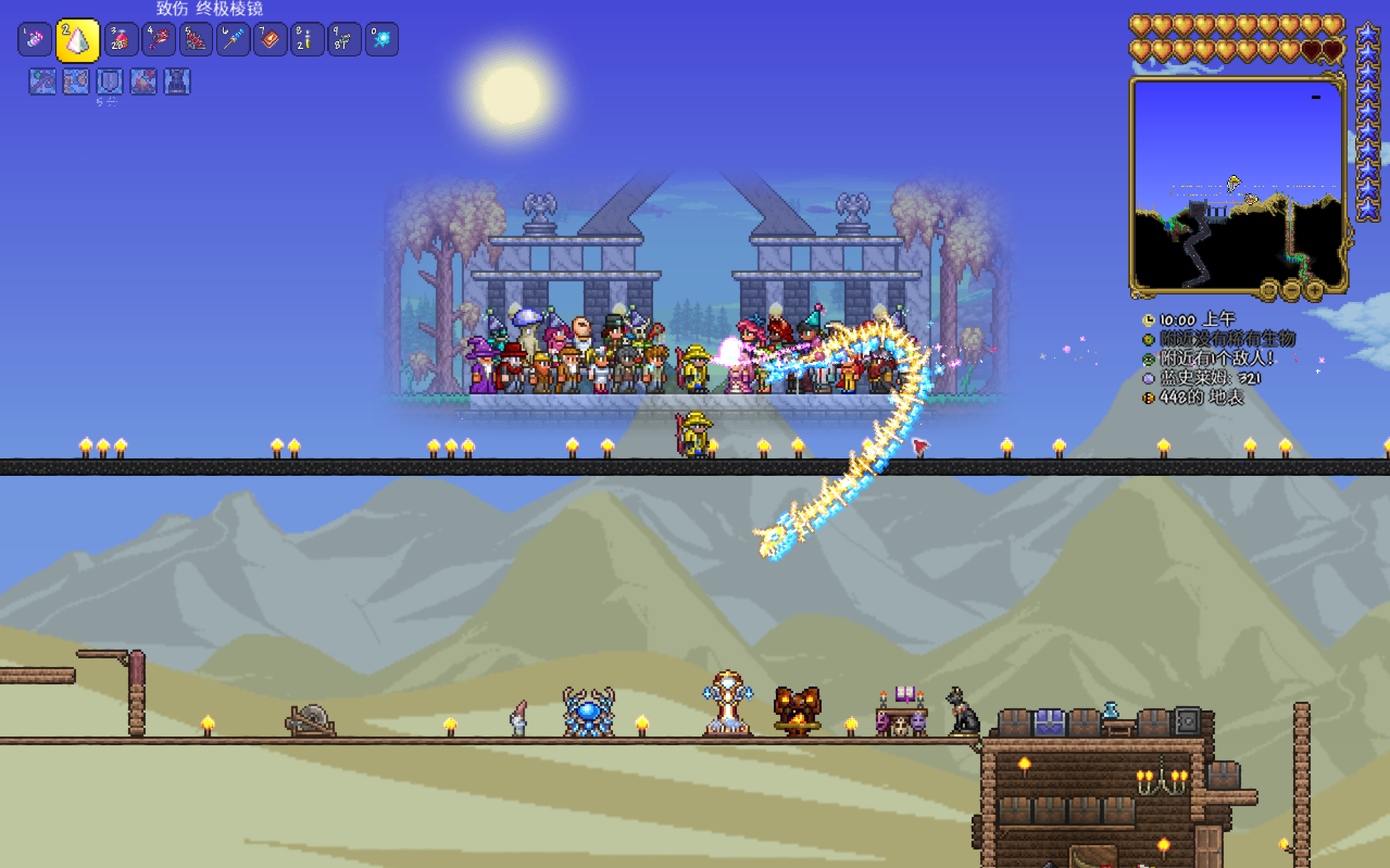This screenshot has width=1390, height=868.
Task: Choose the orange spell tome in slot 7
Action: pos(270,40)
